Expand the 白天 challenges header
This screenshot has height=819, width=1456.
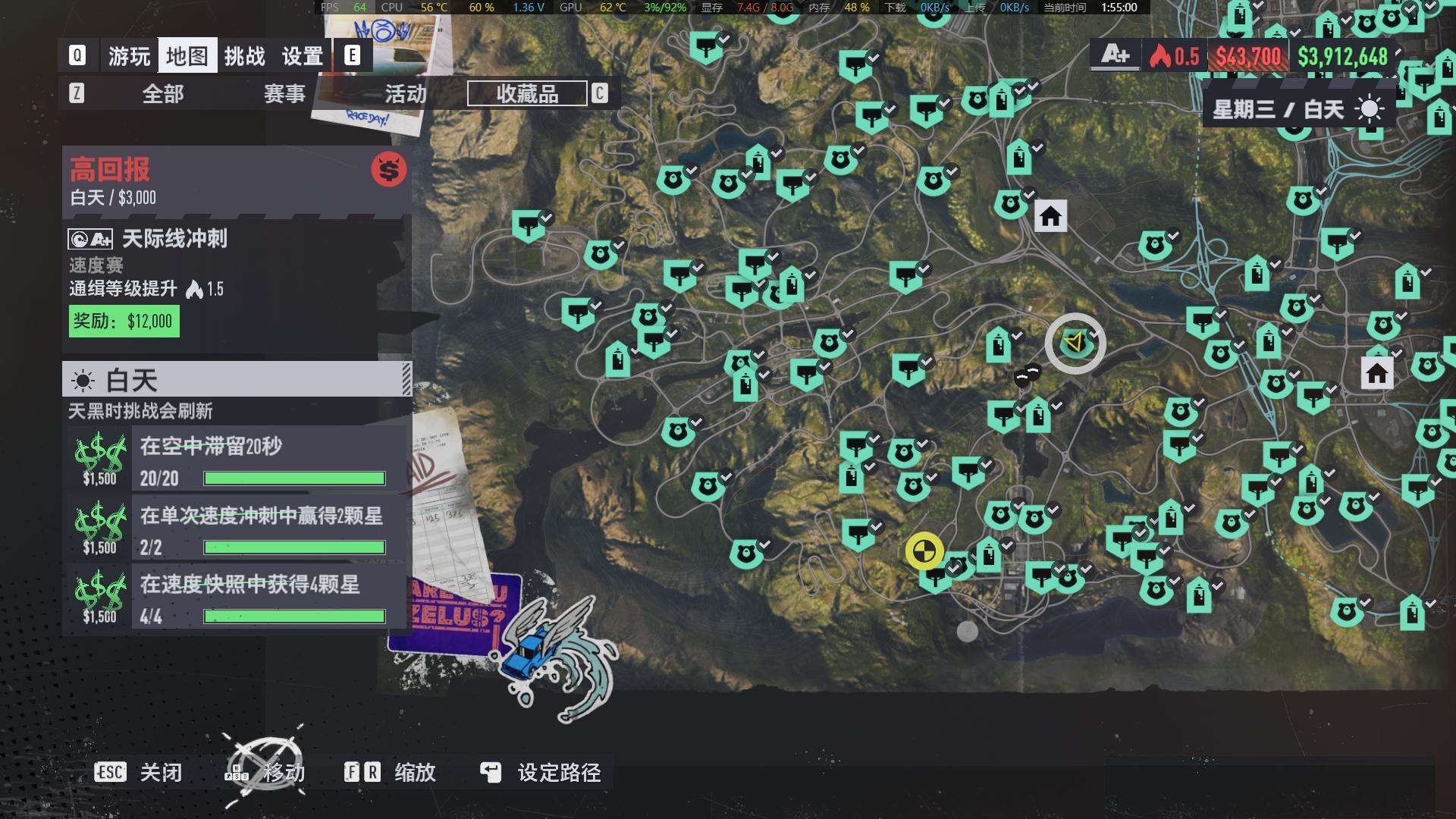(237, 379)
